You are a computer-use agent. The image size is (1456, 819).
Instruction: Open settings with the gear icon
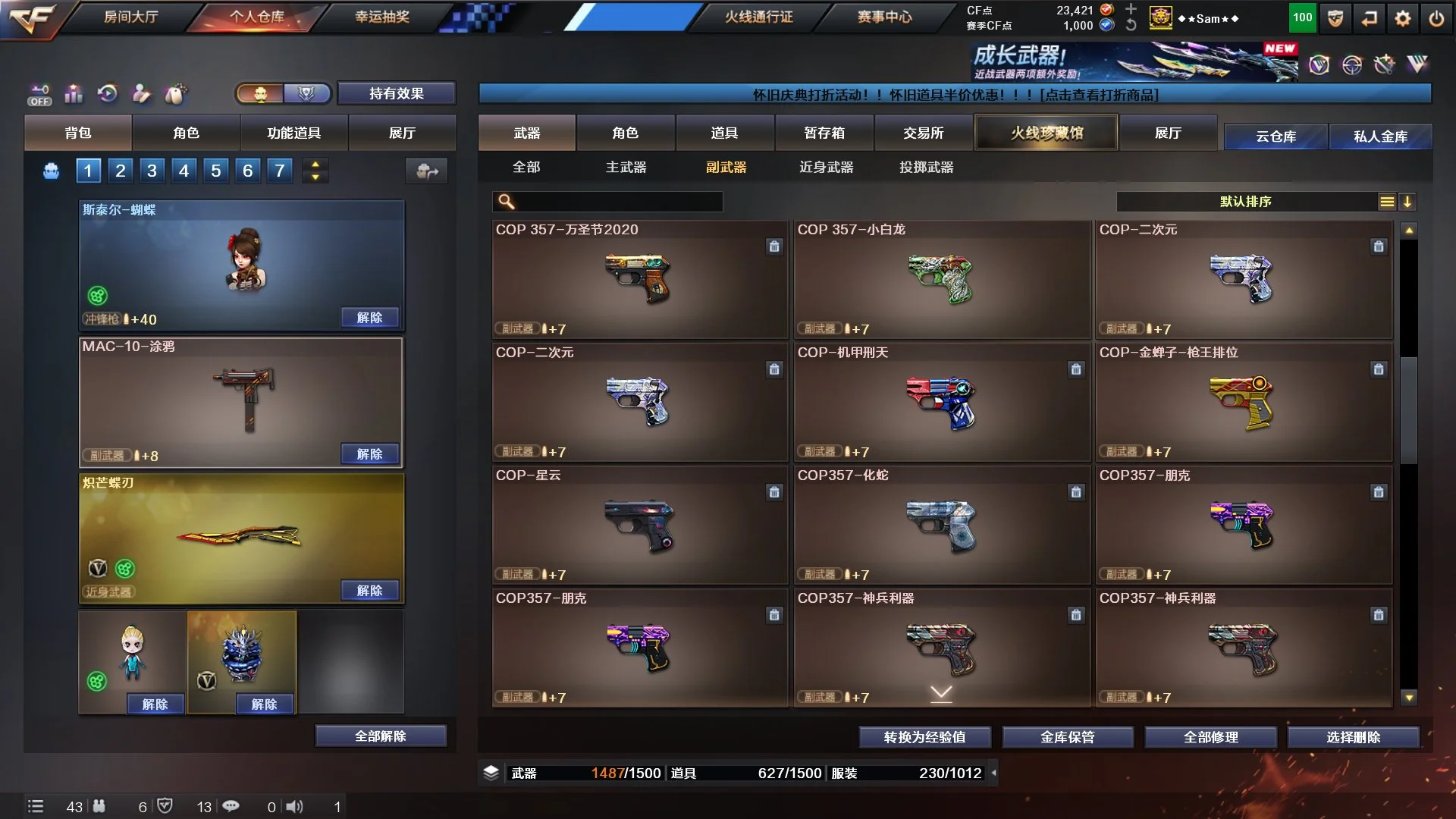tap(1402, 19)
